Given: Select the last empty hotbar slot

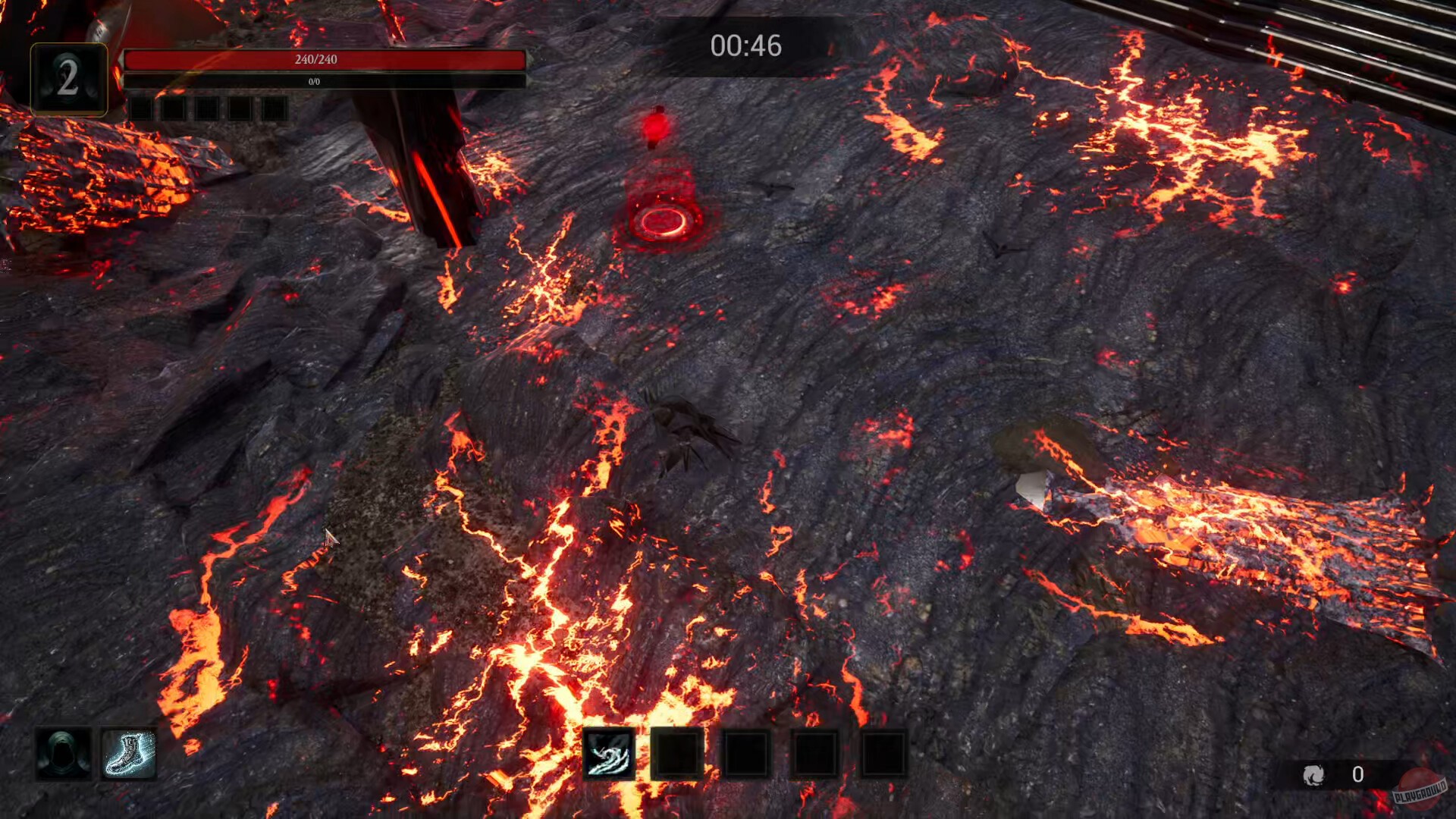Looking at the screenshot, I should 883,755.
